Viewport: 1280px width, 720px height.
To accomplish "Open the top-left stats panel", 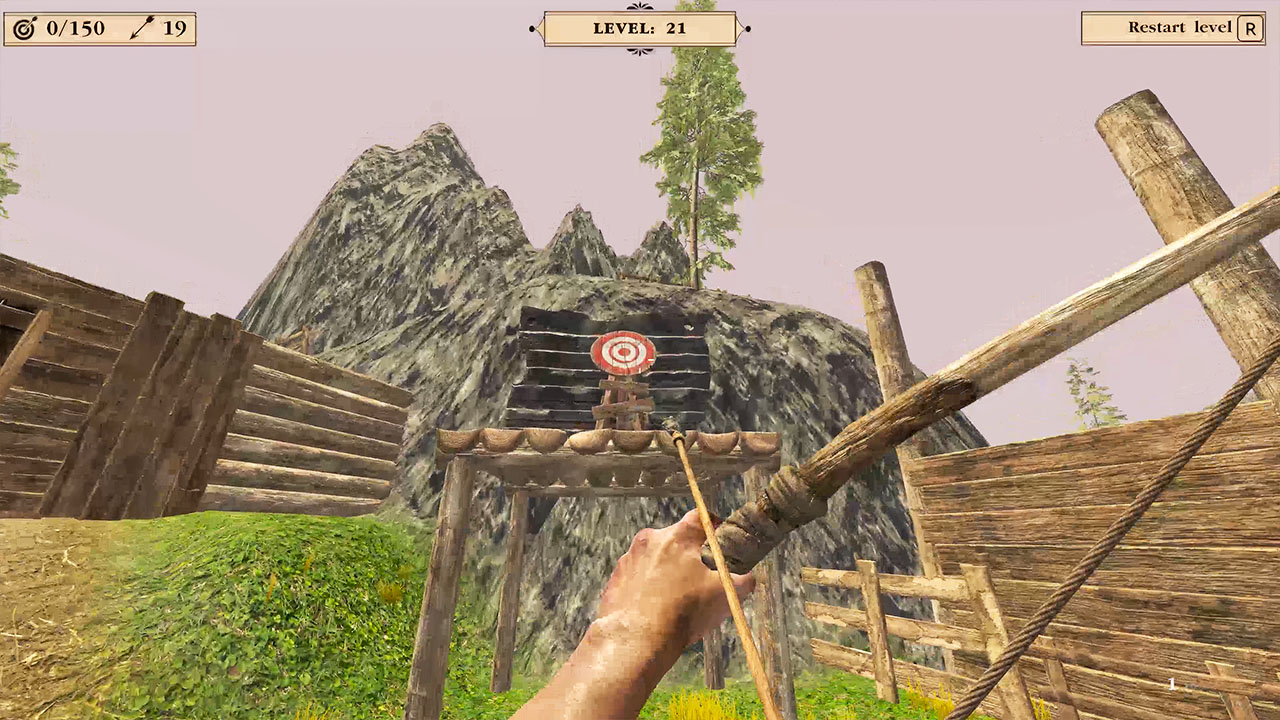I will tap(100, 28).
